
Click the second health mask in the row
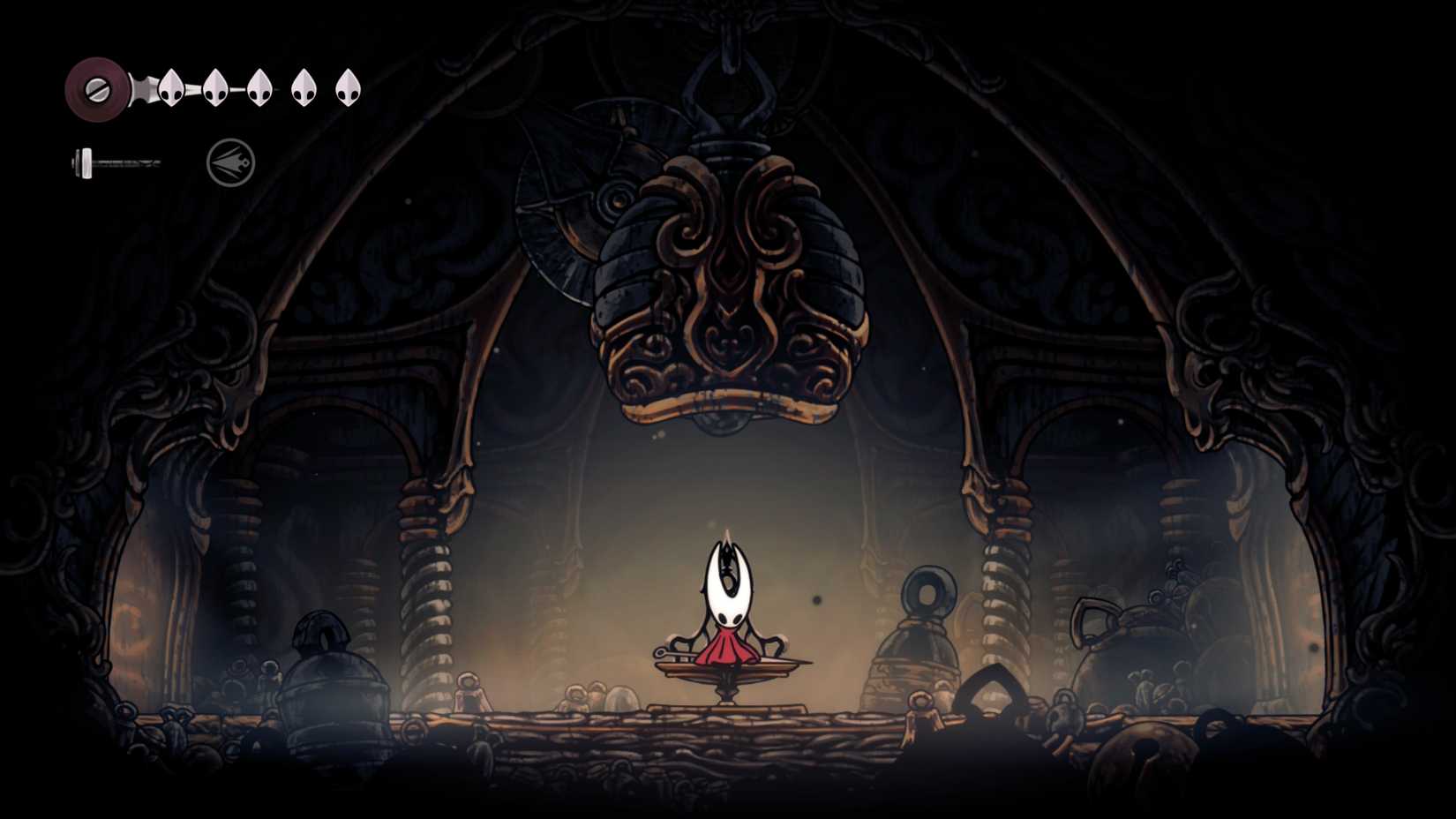[214, 88]
